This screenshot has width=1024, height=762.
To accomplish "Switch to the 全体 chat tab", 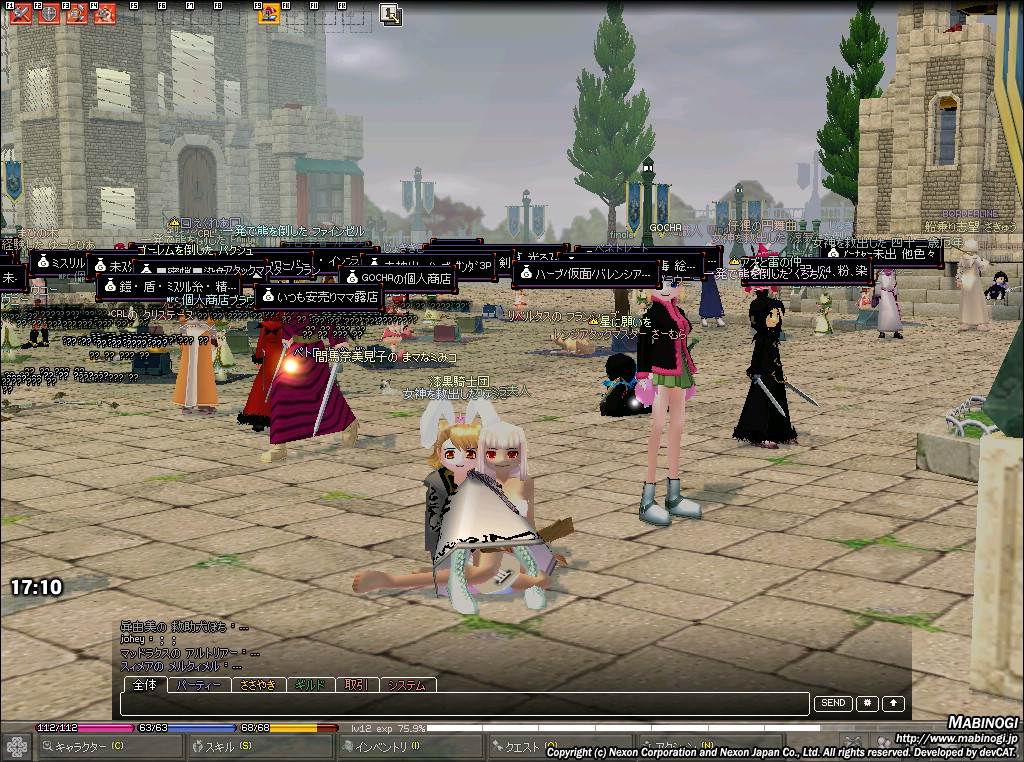I will 145,685.
